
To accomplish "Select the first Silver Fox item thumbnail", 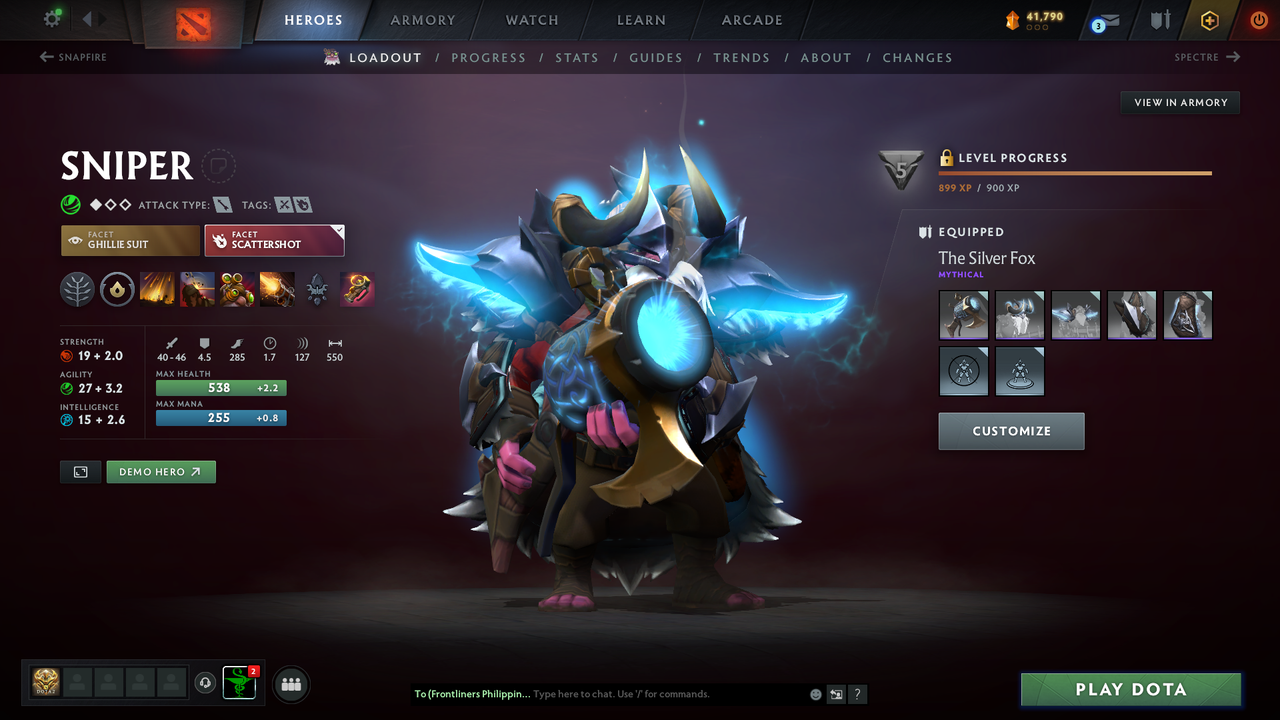I will [963, 314].
